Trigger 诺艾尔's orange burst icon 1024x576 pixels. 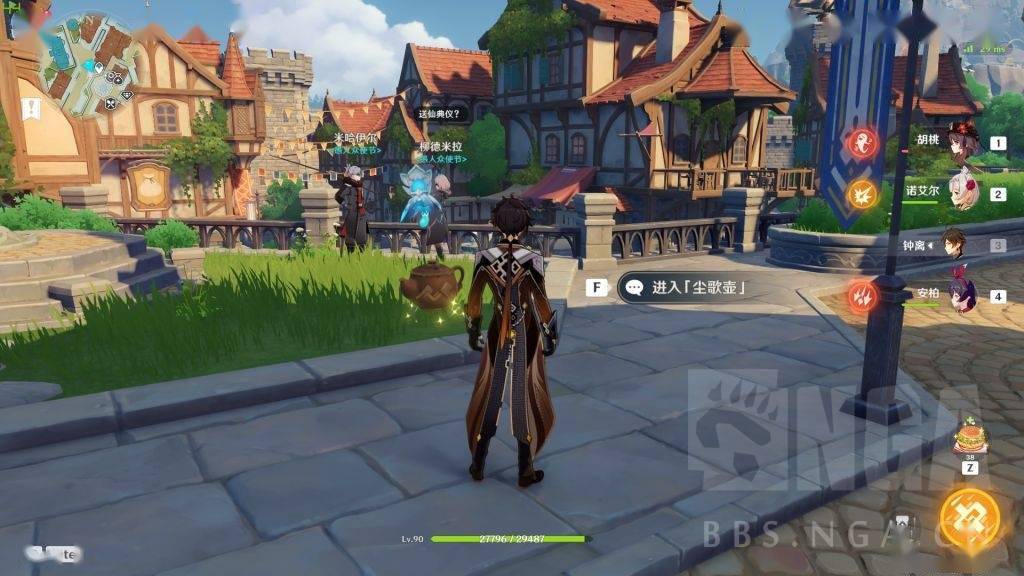click(x=862, y=193)
